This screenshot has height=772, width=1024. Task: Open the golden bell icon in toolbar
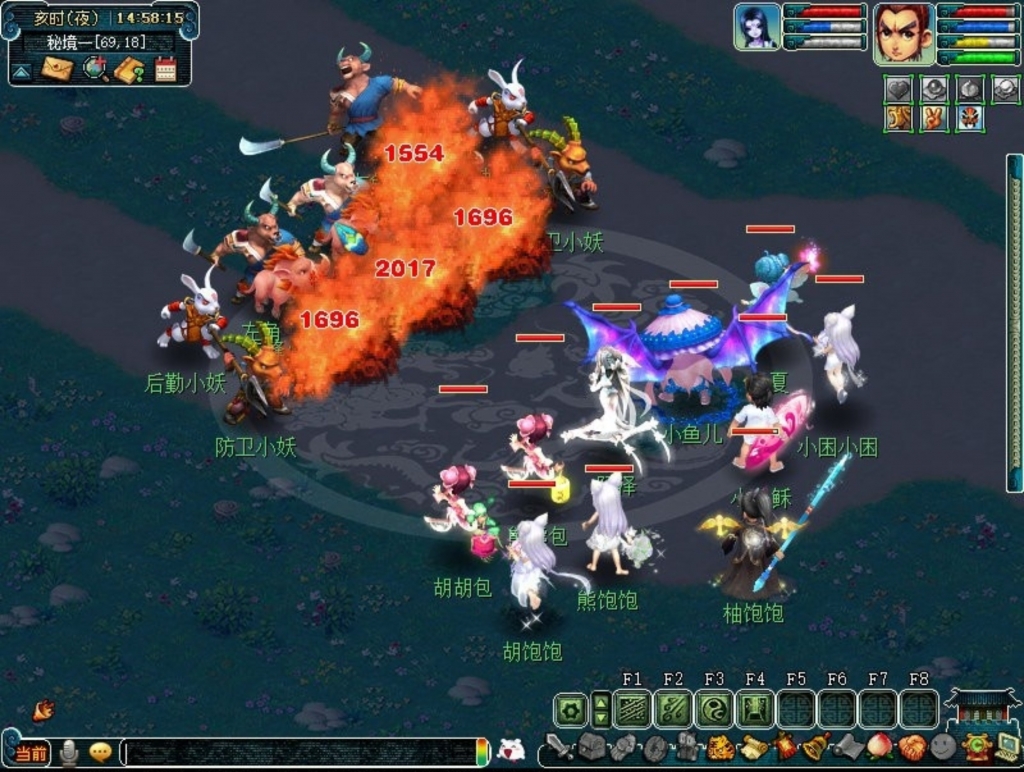coord(816,746)
